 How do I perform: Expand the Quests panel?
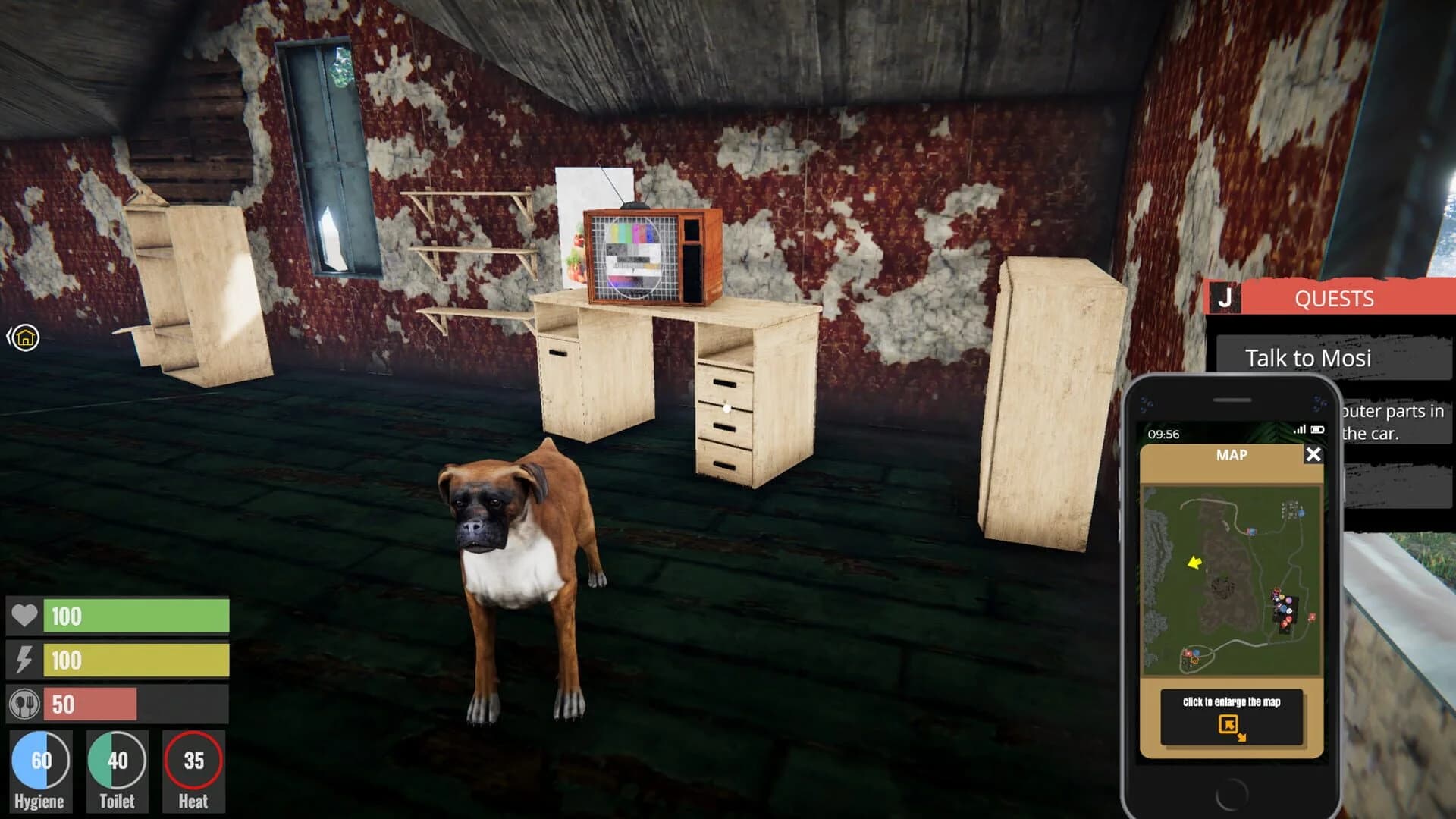pos(1334,299)
